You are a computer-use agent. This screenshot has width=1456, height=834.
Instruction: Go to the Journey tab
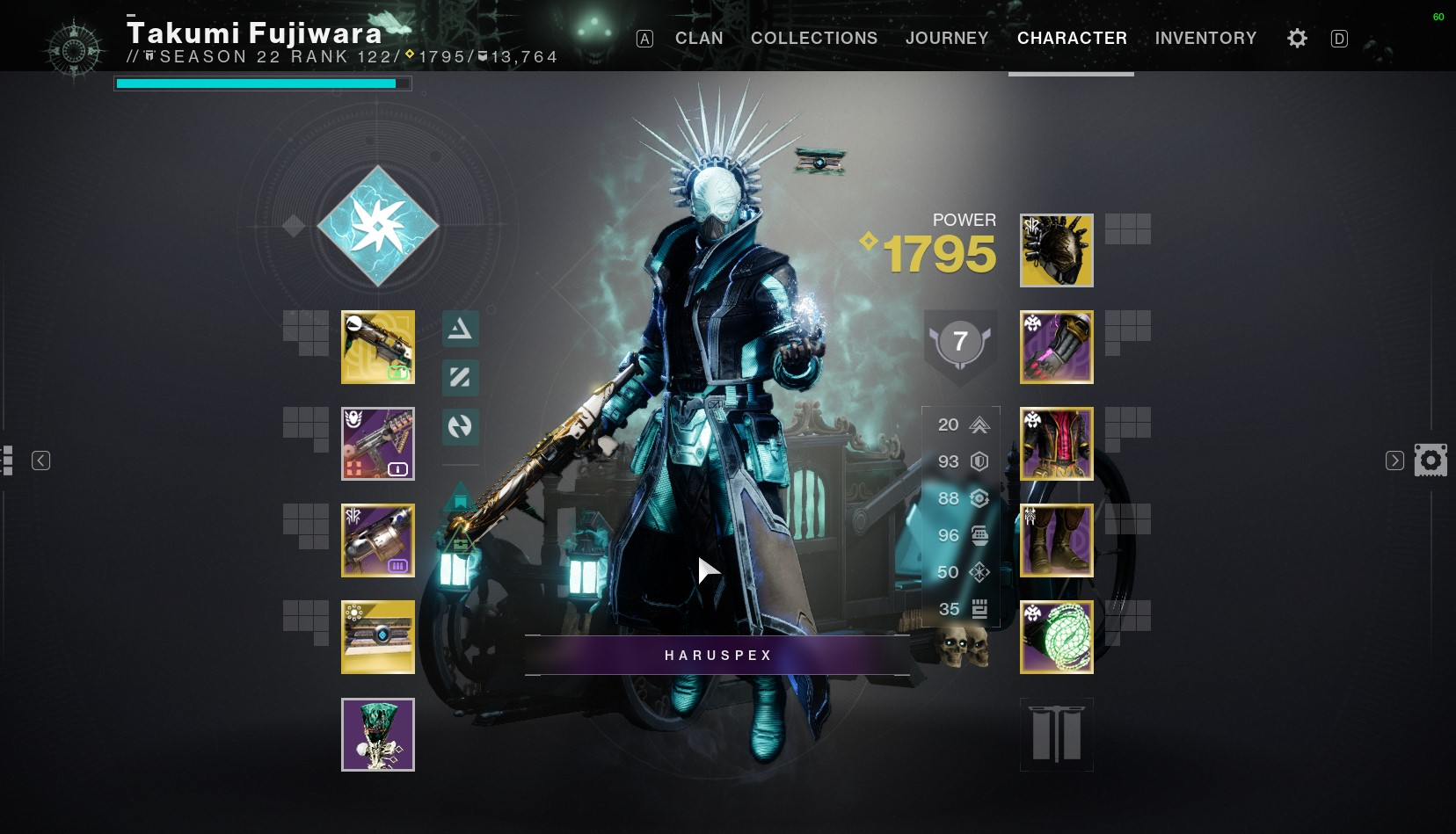tap(947, 38)
